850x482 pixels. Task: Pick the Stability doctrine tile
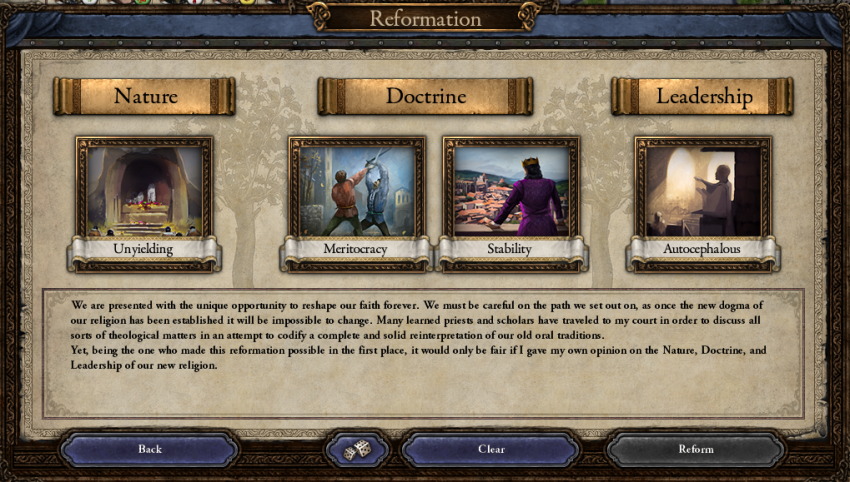tap(510, 192)
